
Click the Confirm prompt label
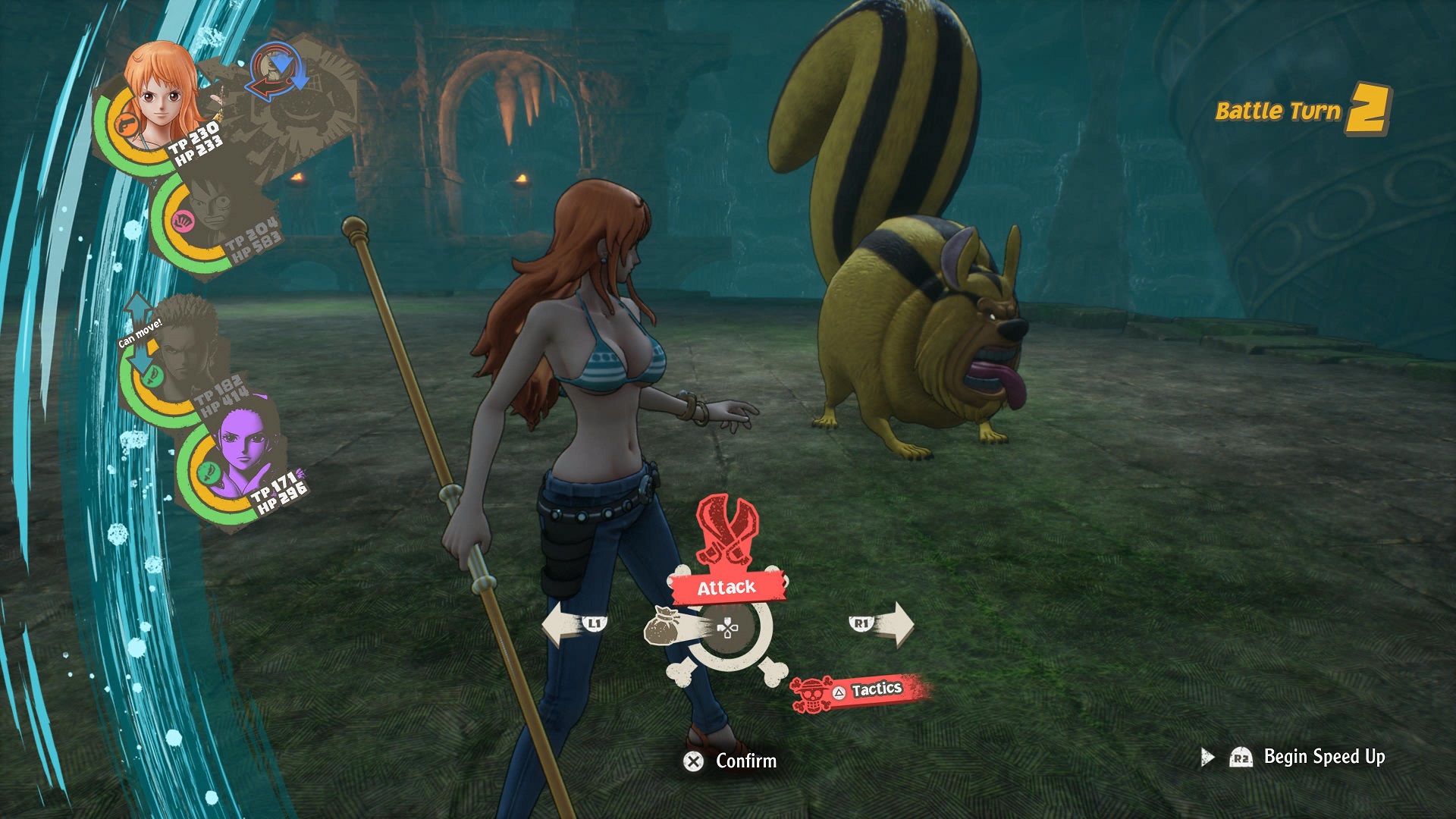(745, 761)
